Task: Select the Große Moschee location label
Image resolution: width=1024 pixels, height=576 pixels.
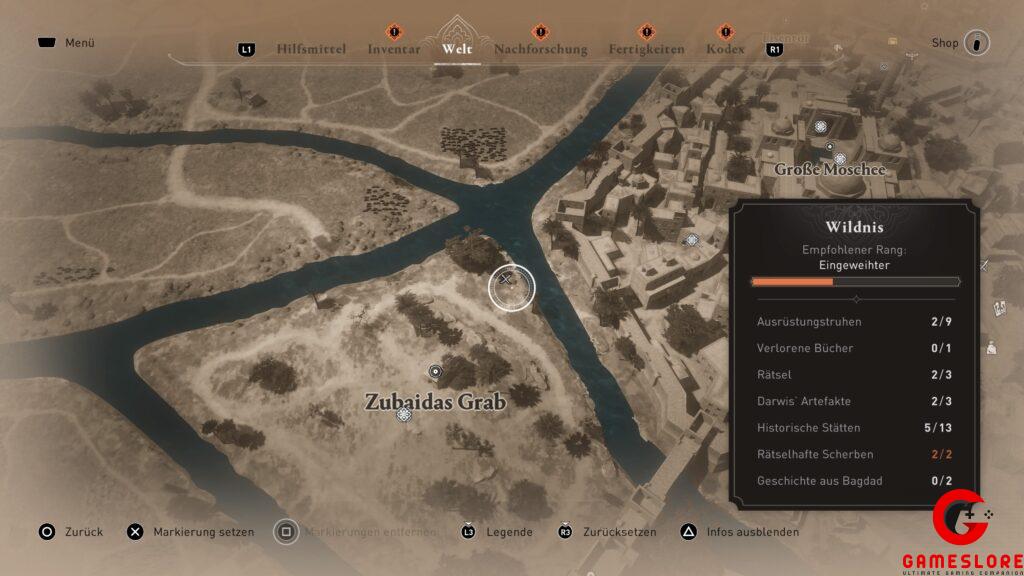Action: [830, 169]
